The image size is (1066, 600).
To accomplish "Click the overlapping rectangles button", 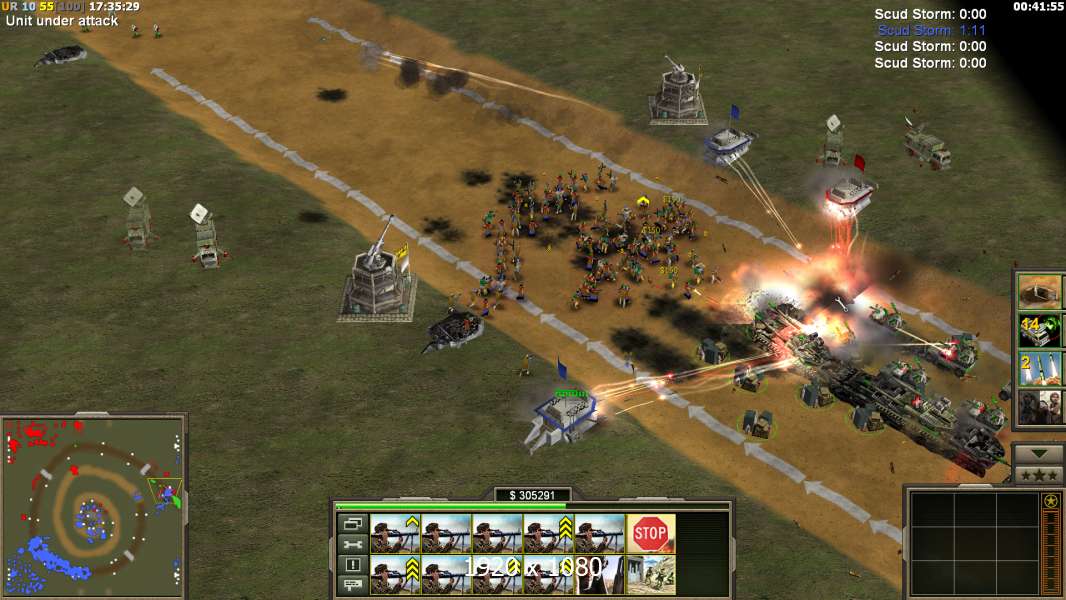I will point(353,523).
